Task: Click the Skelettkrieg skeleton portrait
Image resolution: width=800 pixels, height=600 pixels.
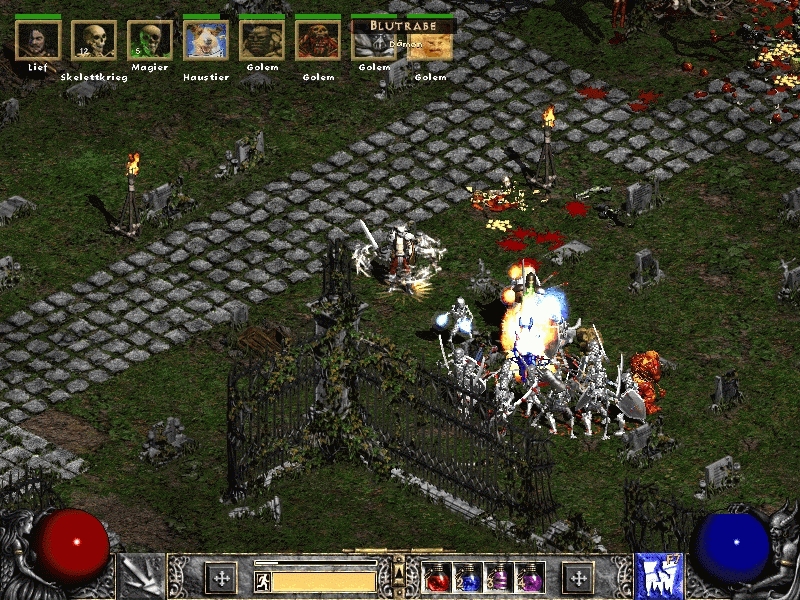Action: click(x=94, y=40)
